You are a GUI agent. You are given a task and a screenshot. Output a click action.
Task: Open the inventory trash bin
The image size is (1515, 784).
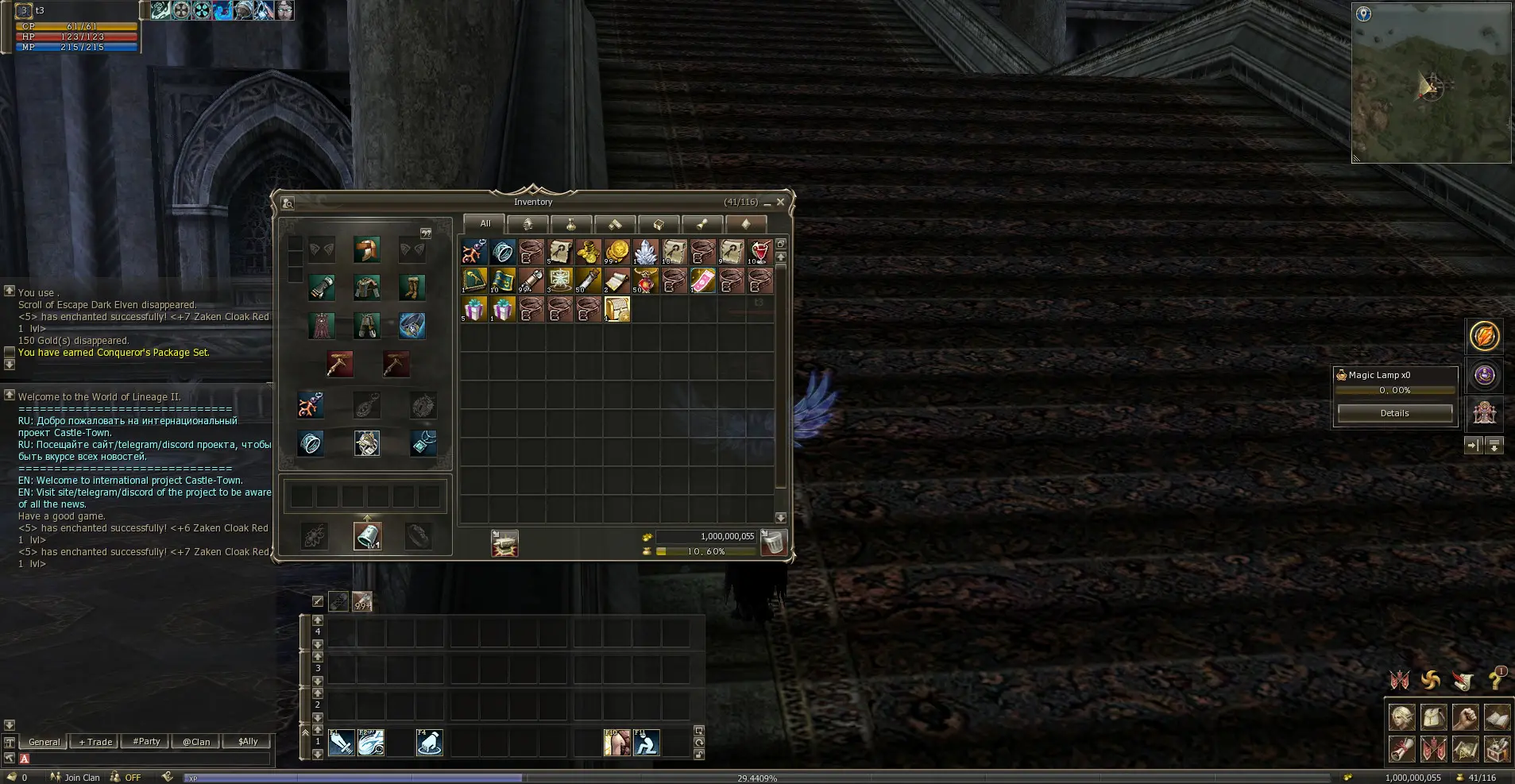pyautogui.click(x=773, y=543)
